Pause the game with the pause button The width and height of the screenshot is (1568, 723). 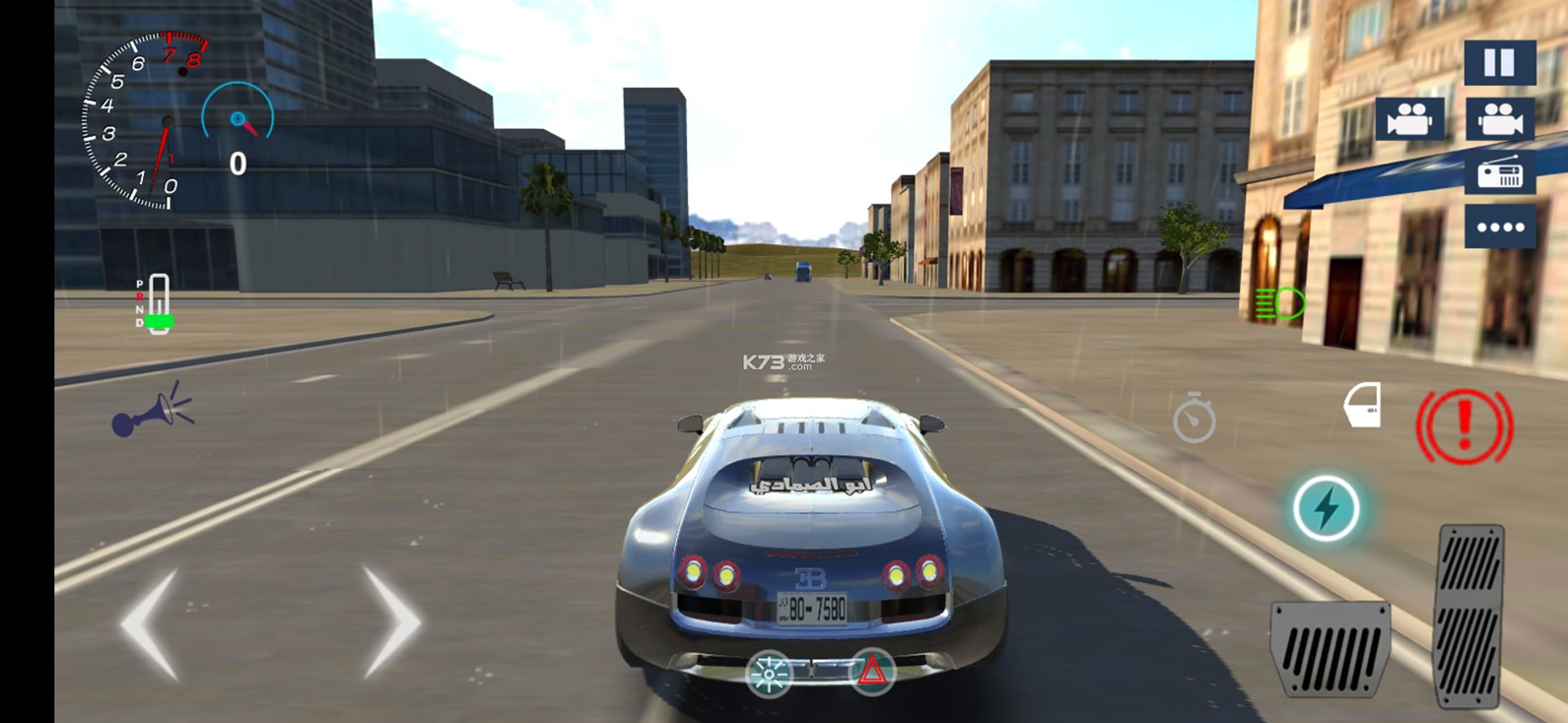pyautogui.click(x=1499, y=63)
